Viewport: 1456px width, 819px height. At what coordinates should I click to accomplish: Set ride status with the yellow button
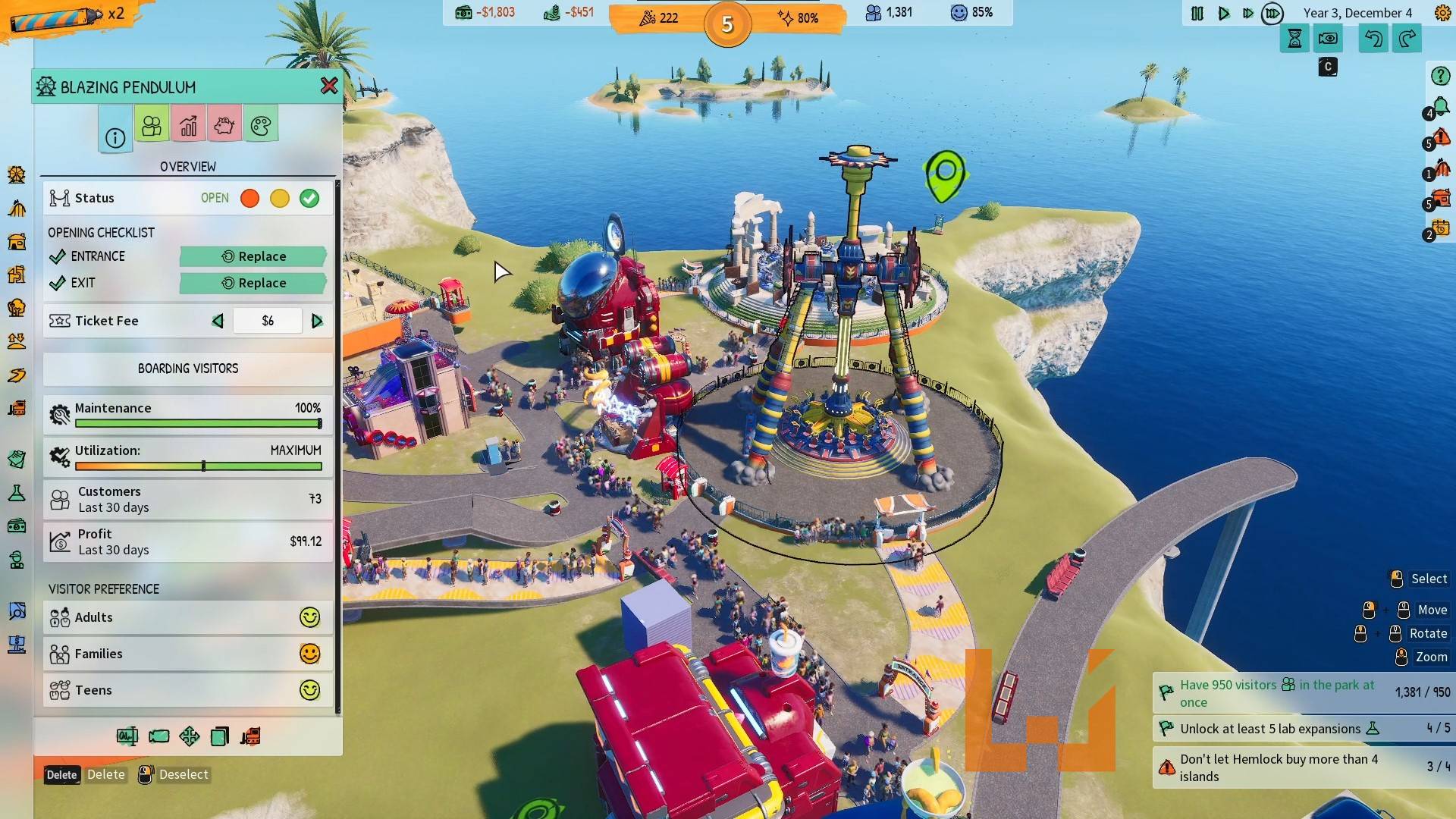[280, 199]
